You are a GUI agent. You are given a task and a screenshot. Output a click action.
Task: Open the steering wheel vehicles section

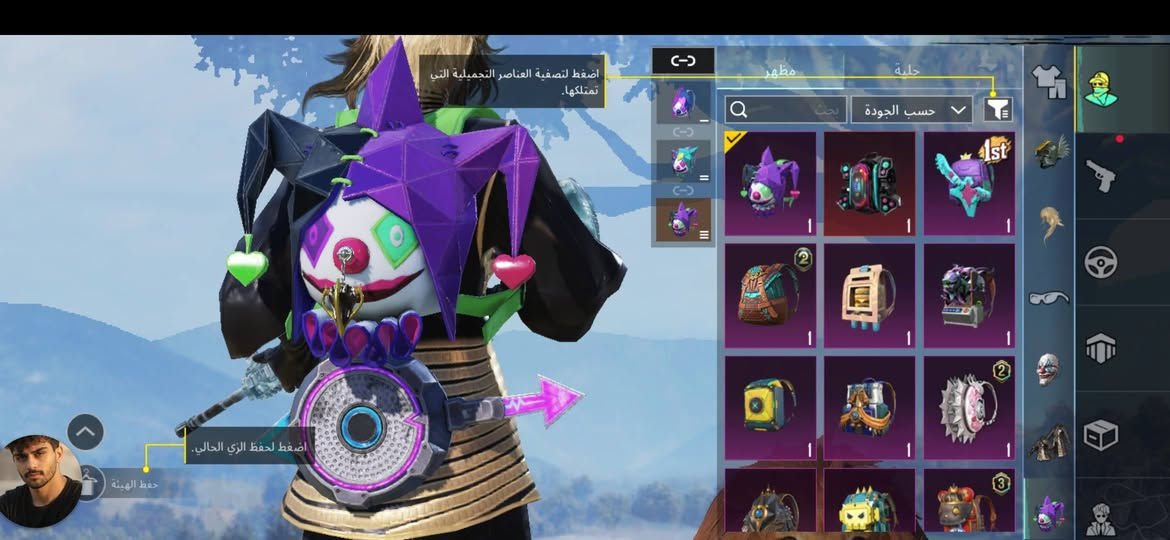click(1102, 262)
